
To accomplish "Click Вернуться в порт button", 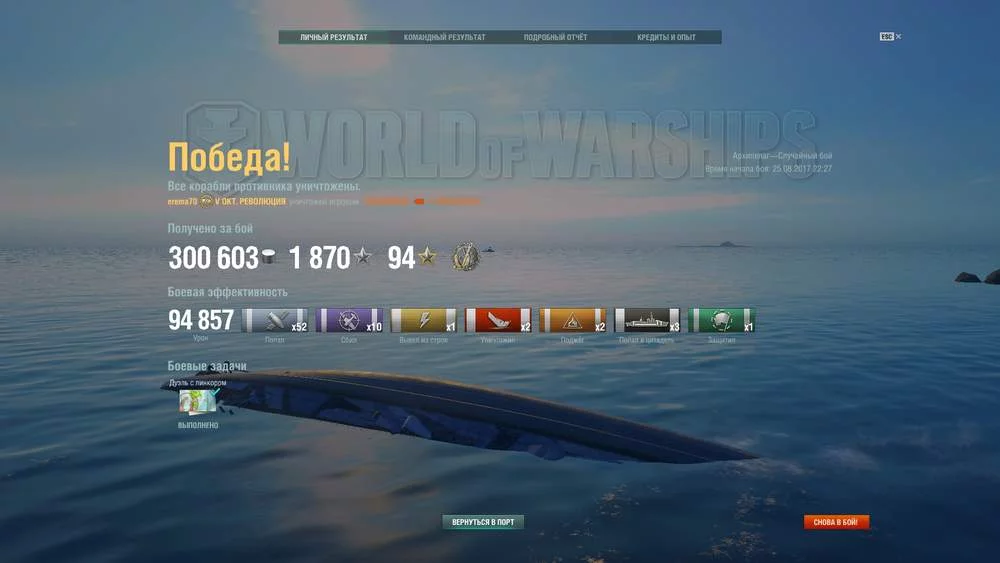I will 483,522.
